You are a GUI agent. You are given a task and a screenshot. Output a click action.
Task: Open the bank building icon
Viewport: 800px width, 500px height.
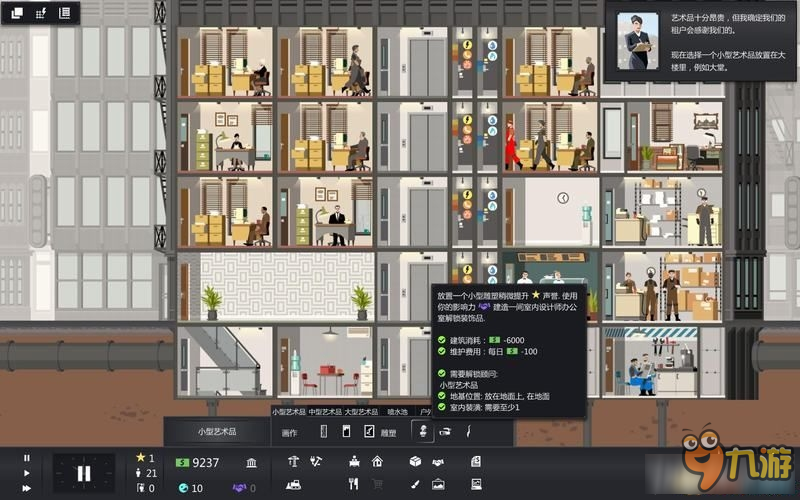pos(250,462)
